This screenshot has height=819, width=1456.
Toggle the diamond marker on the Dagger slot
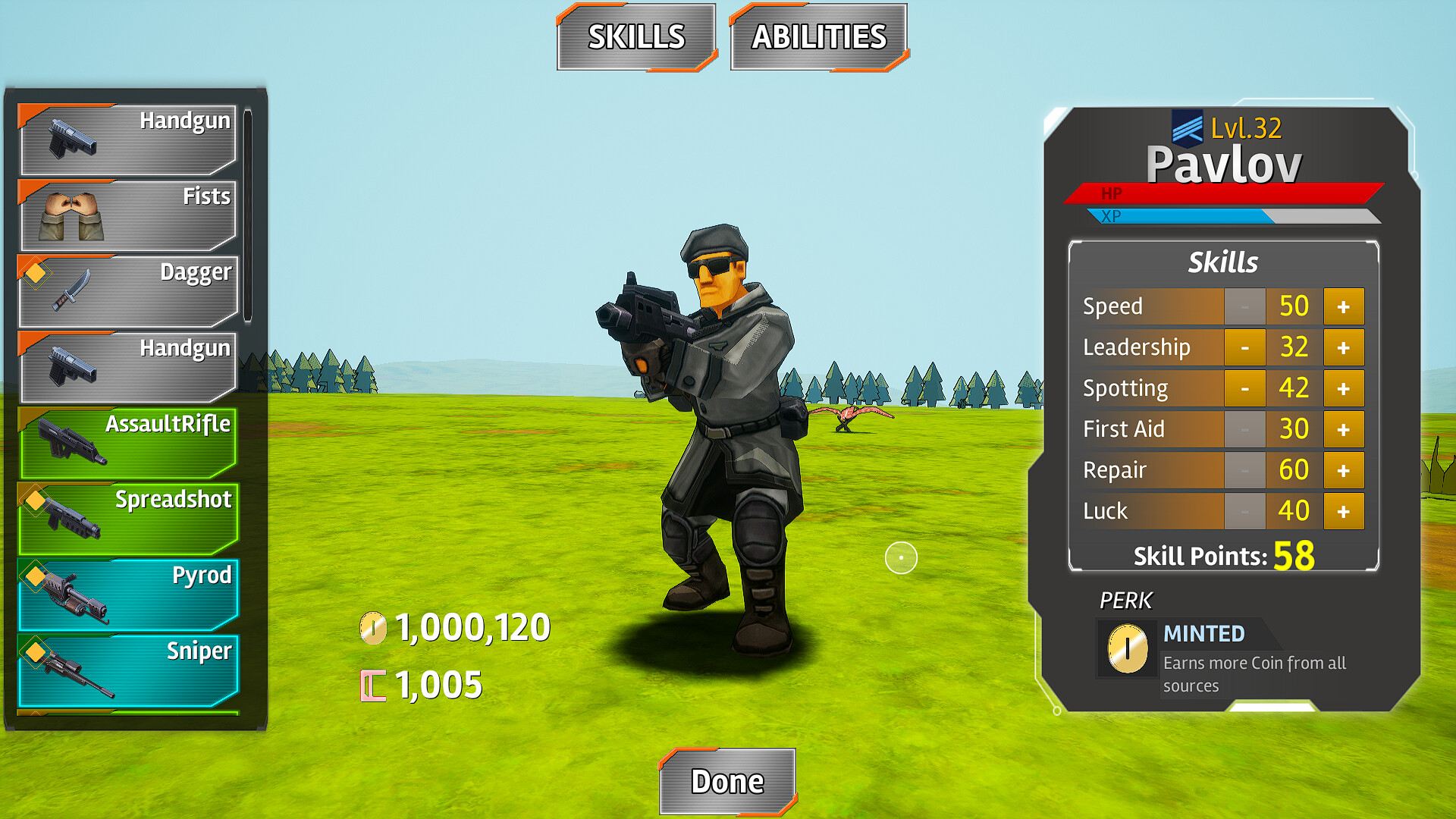click(35, 273)
